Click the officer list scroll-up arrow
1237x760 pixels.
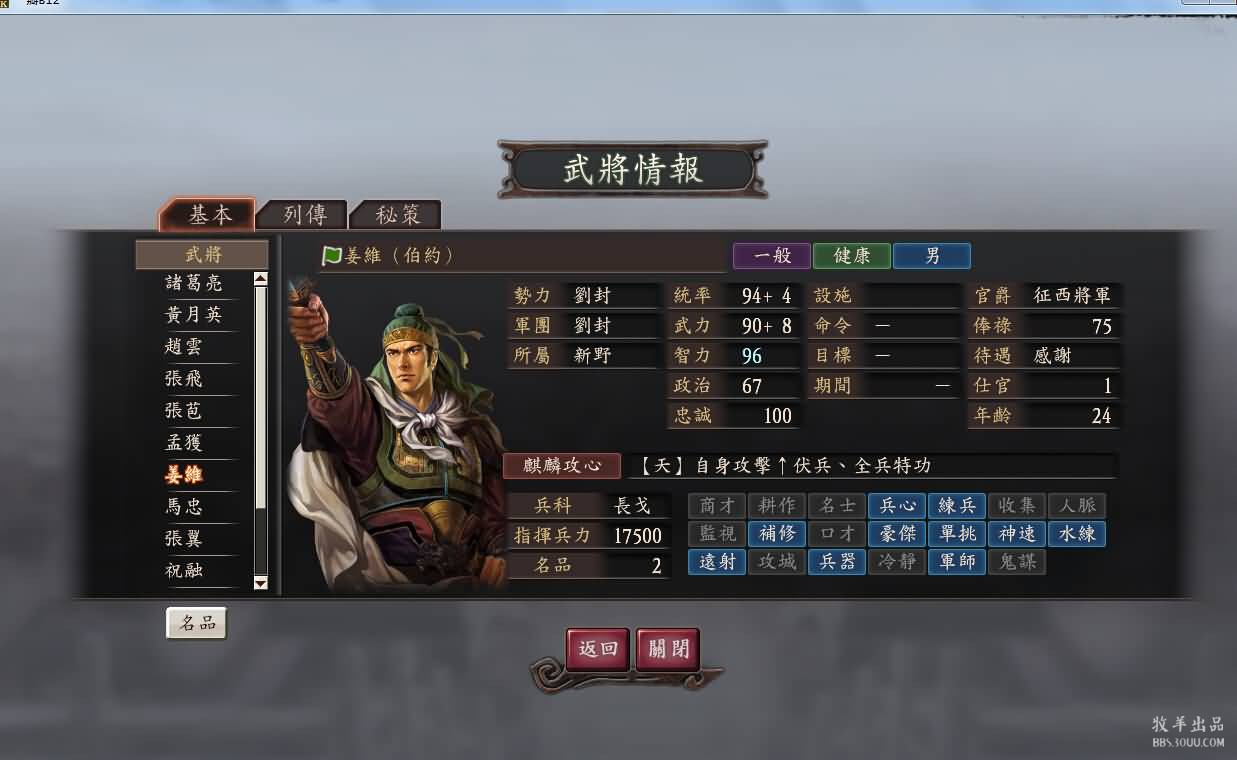[261, 279]
